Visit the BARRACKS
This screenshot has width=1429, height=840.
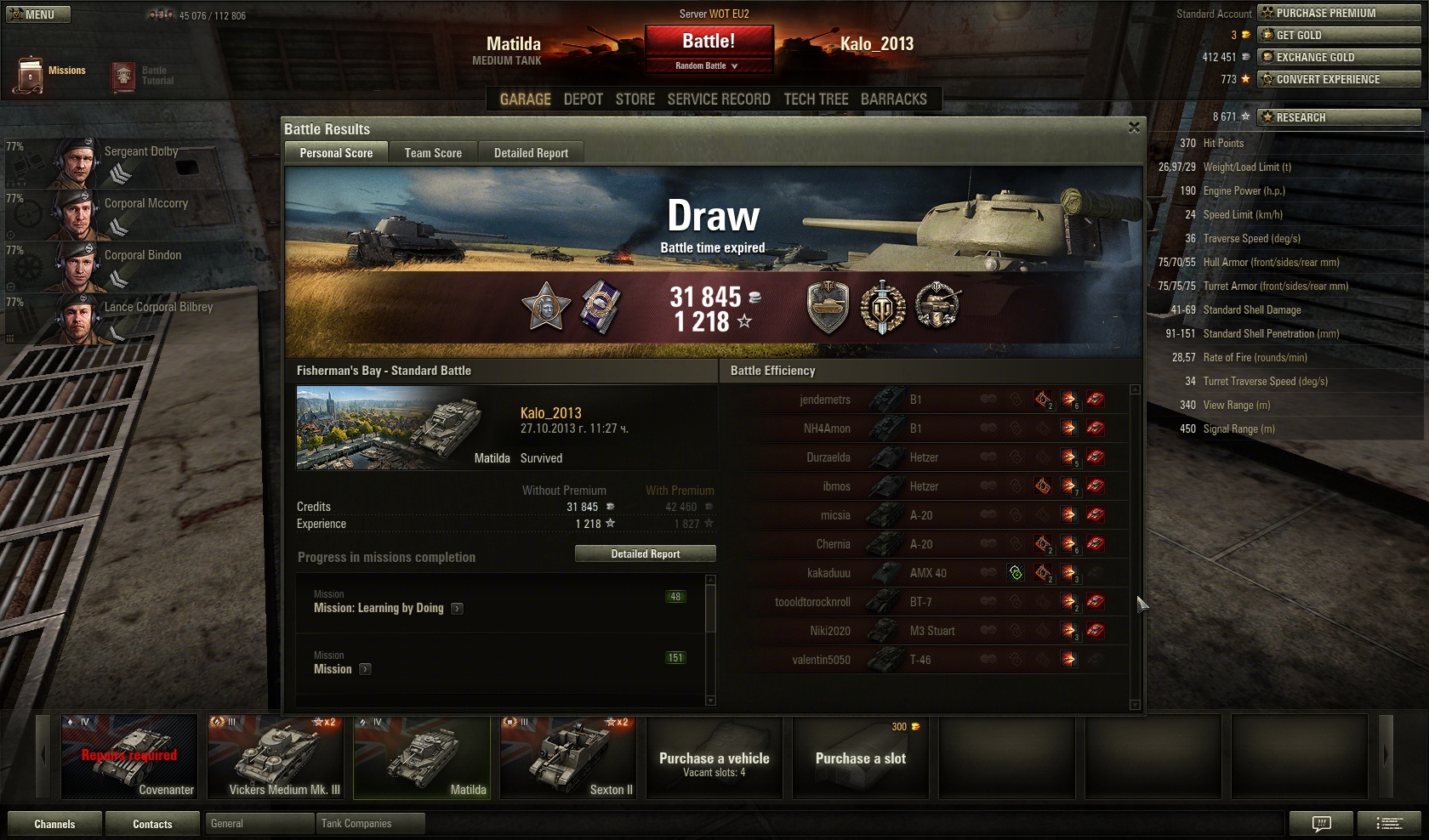pyautogui.click(x=893, y=99)
